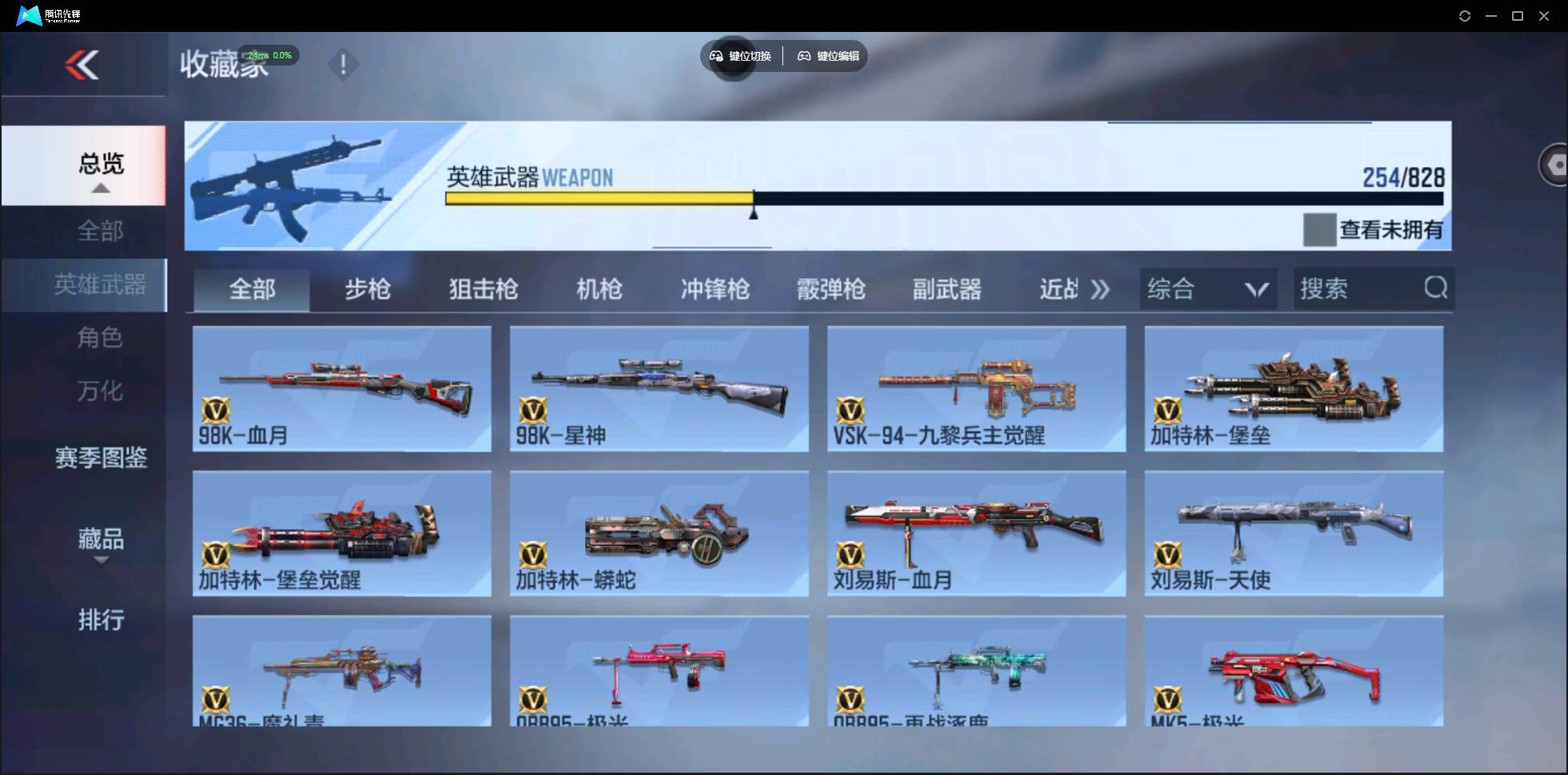Click the exclamation mark notice icon
Screen dimensions: 1568x775
pos(344,65)
